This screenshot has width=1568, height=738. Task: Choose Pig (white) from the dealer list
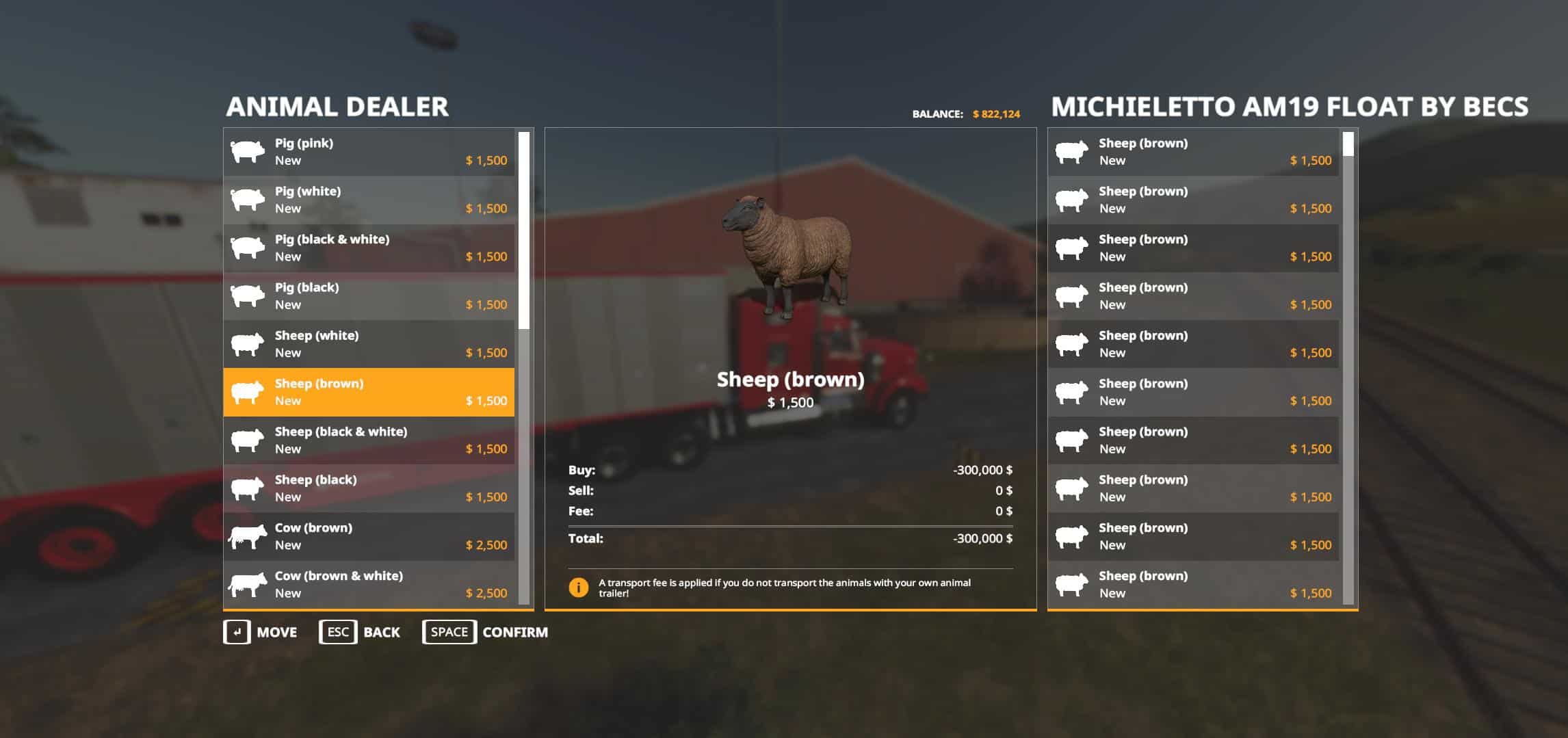point(369,200)
